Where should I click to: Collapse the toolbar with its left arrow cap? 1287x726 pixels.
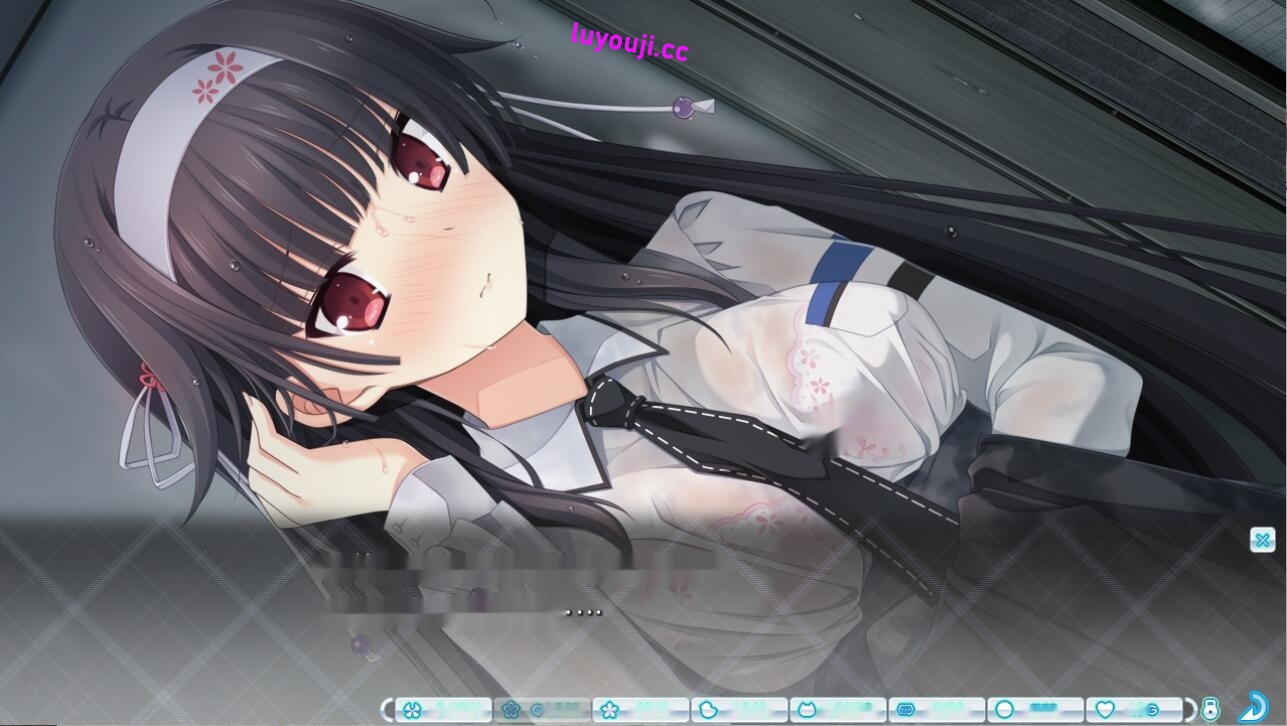(387, 710)
